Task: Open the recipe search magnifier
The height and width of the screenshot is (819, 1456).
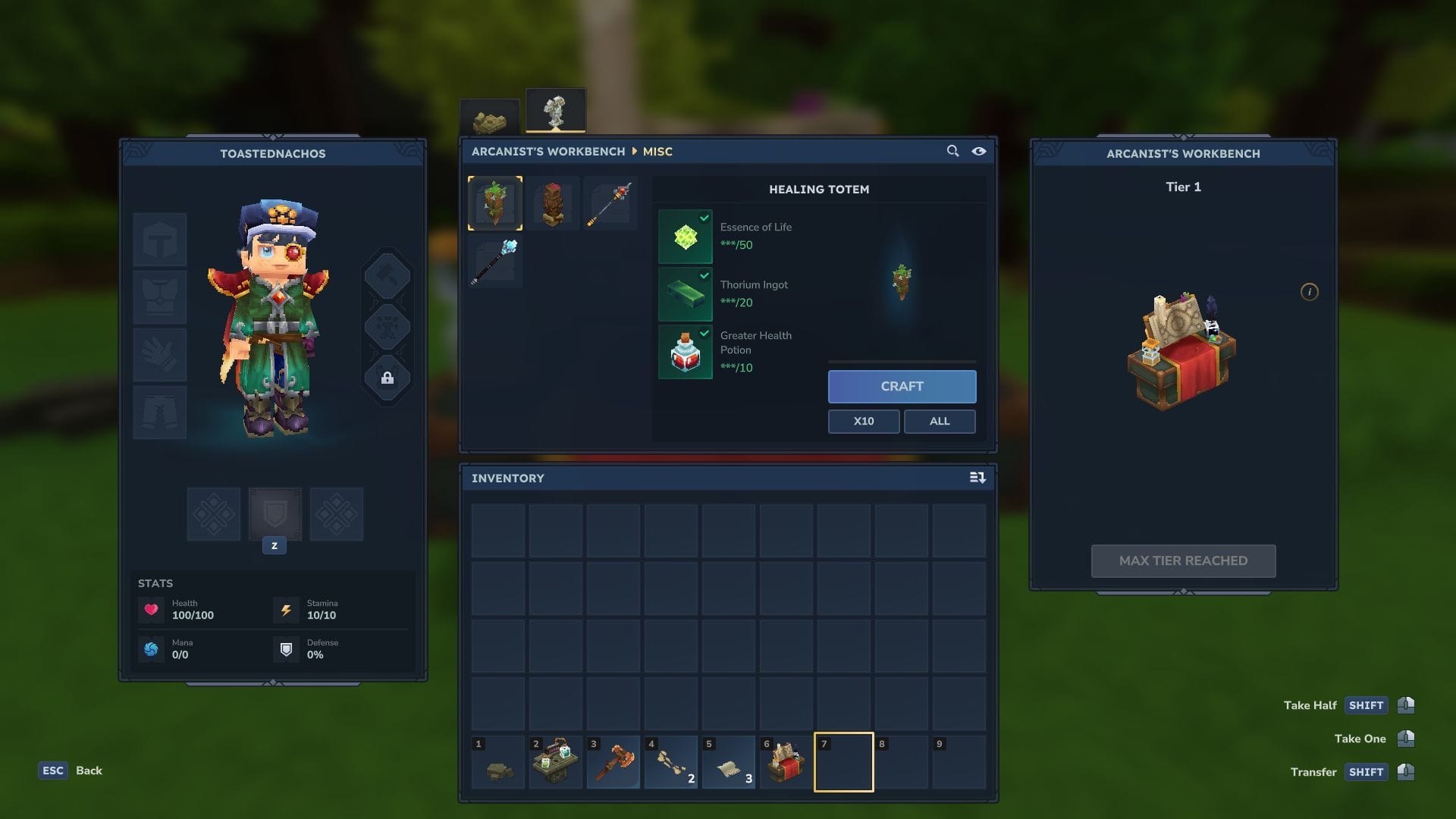Action: tap(952, 151)
